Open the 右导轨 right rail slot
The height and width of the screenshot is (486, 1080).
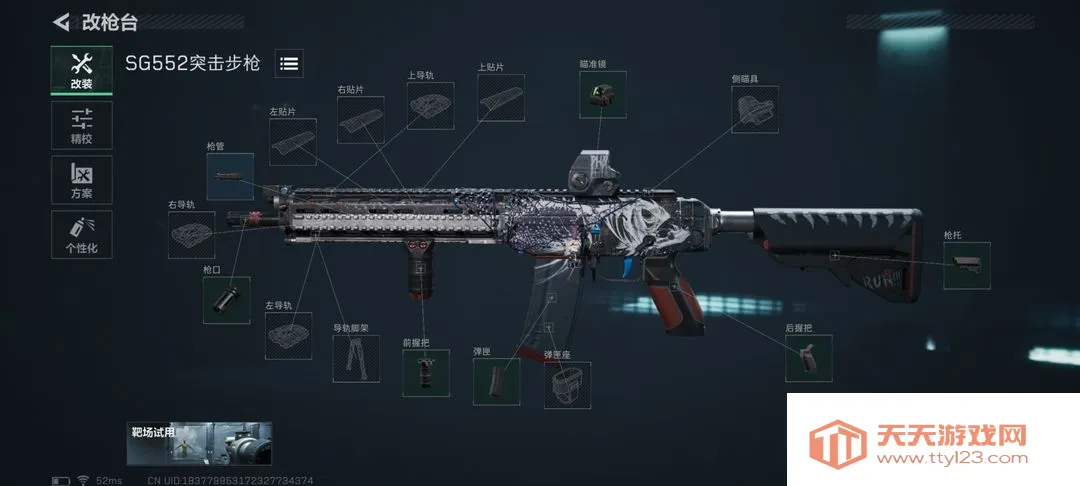tap(191, 236)
